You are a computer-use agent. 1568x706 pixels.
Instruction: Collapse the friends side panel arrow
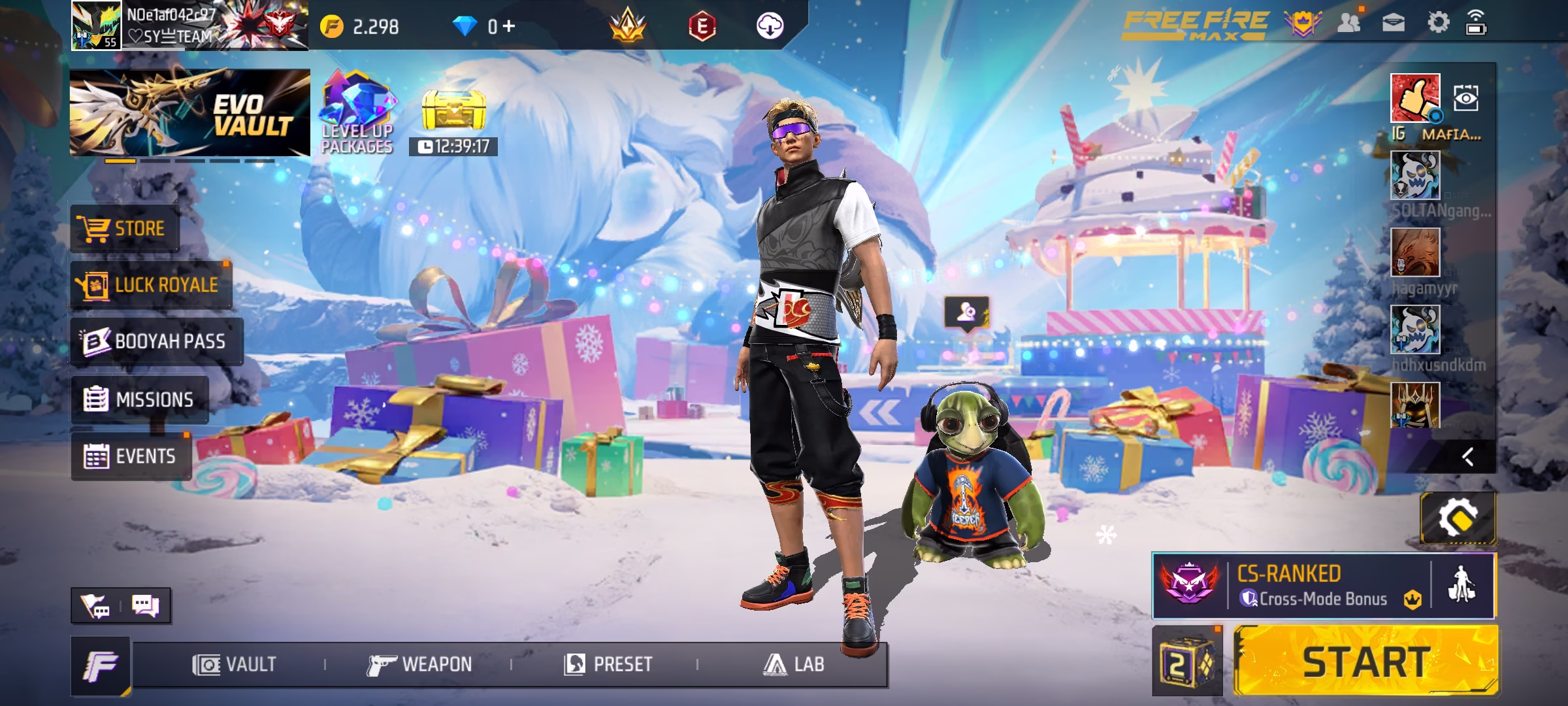pyautogui.click(x=1468, y=456)
